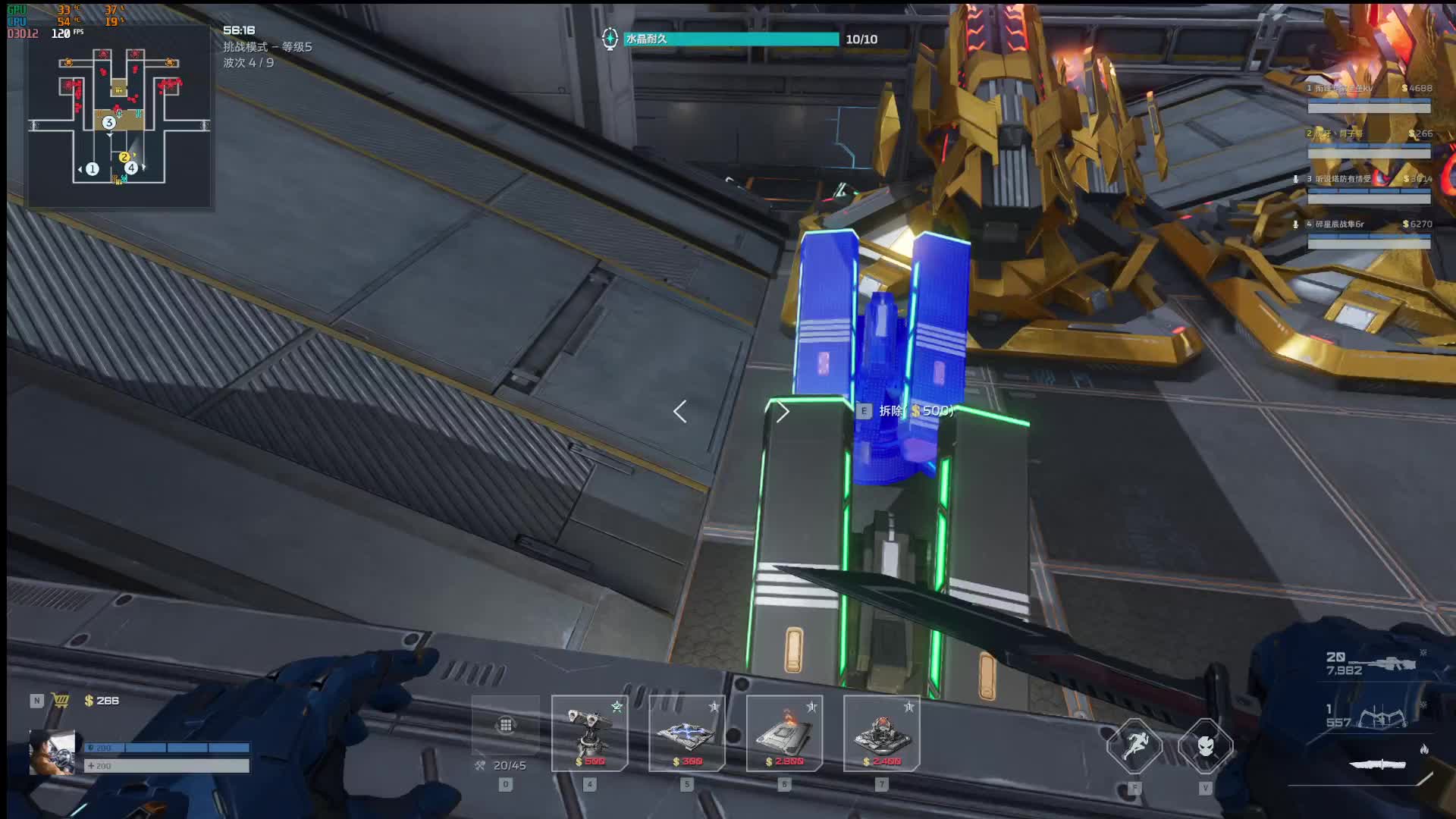Viewport: 1456px width, 819px height.
Task: Click the right arrow beside the turret
Action: (783, 412)
